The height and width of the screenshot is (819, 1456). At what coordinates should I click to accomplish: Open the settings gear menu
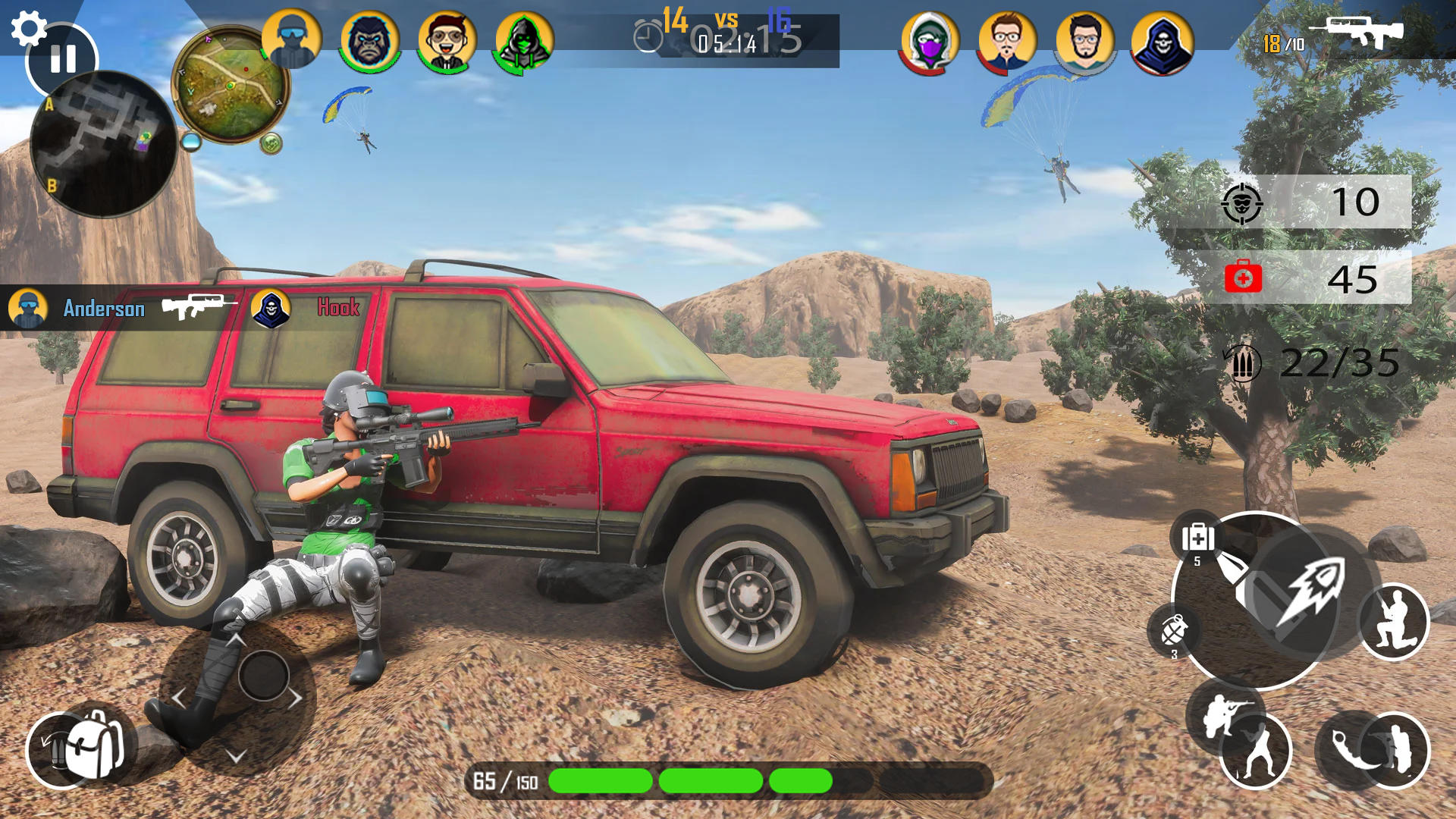(x=28, y=28)
